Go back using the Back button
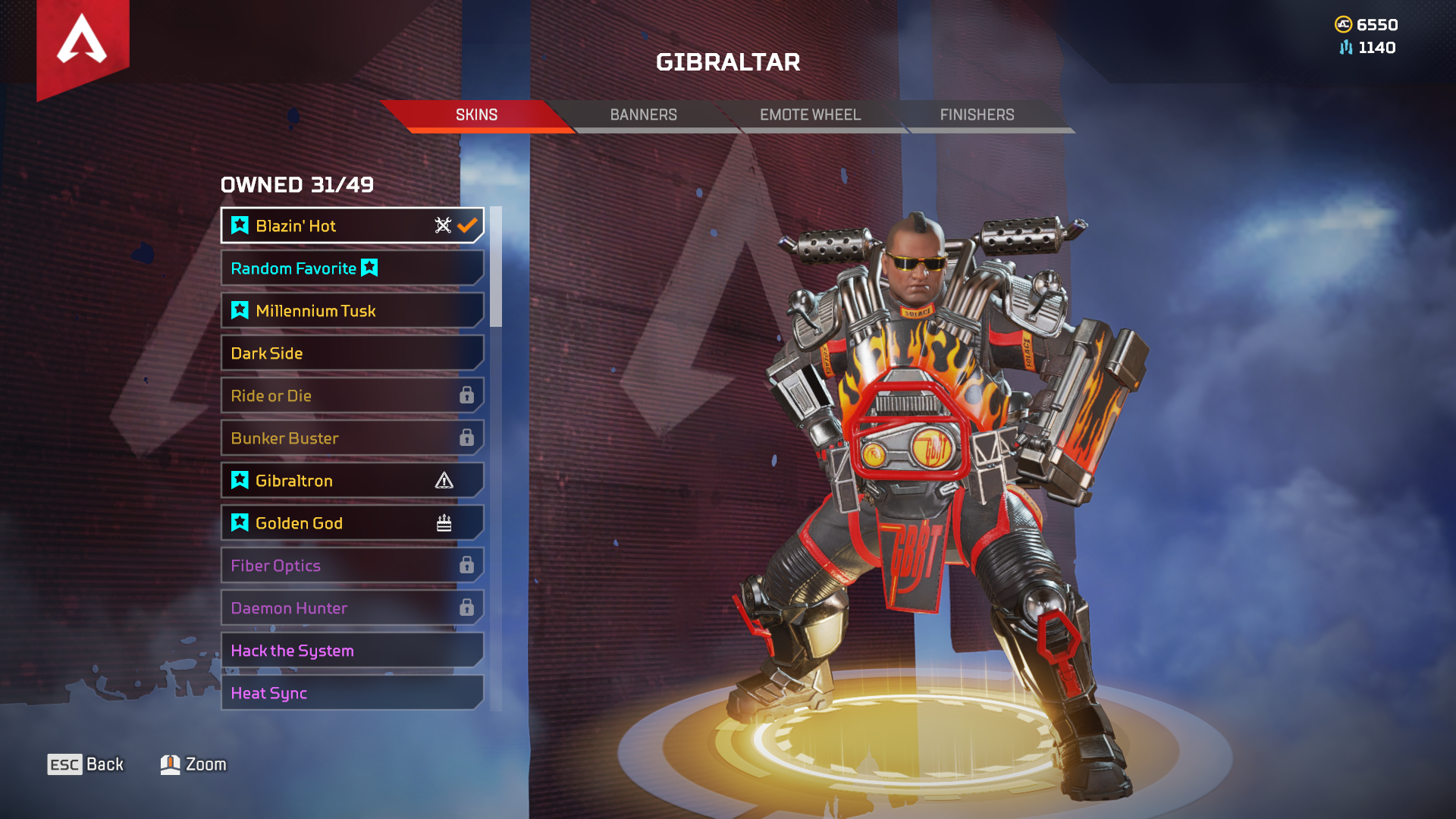 86,764
